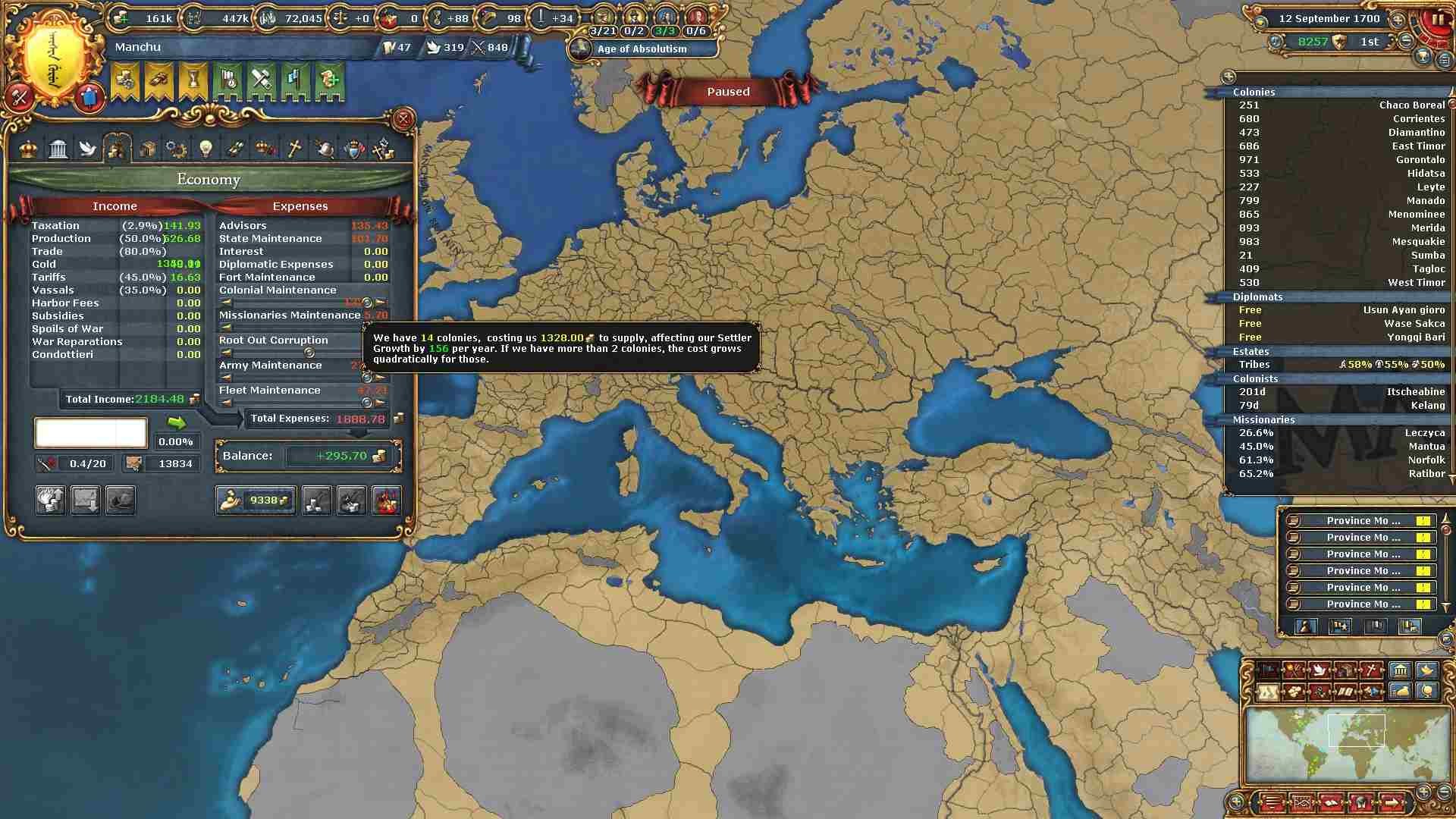This screenshot has height=819, width=1456.
Task: Select free diplomat Usun Ayan gioro
Action: point(1338,310)
